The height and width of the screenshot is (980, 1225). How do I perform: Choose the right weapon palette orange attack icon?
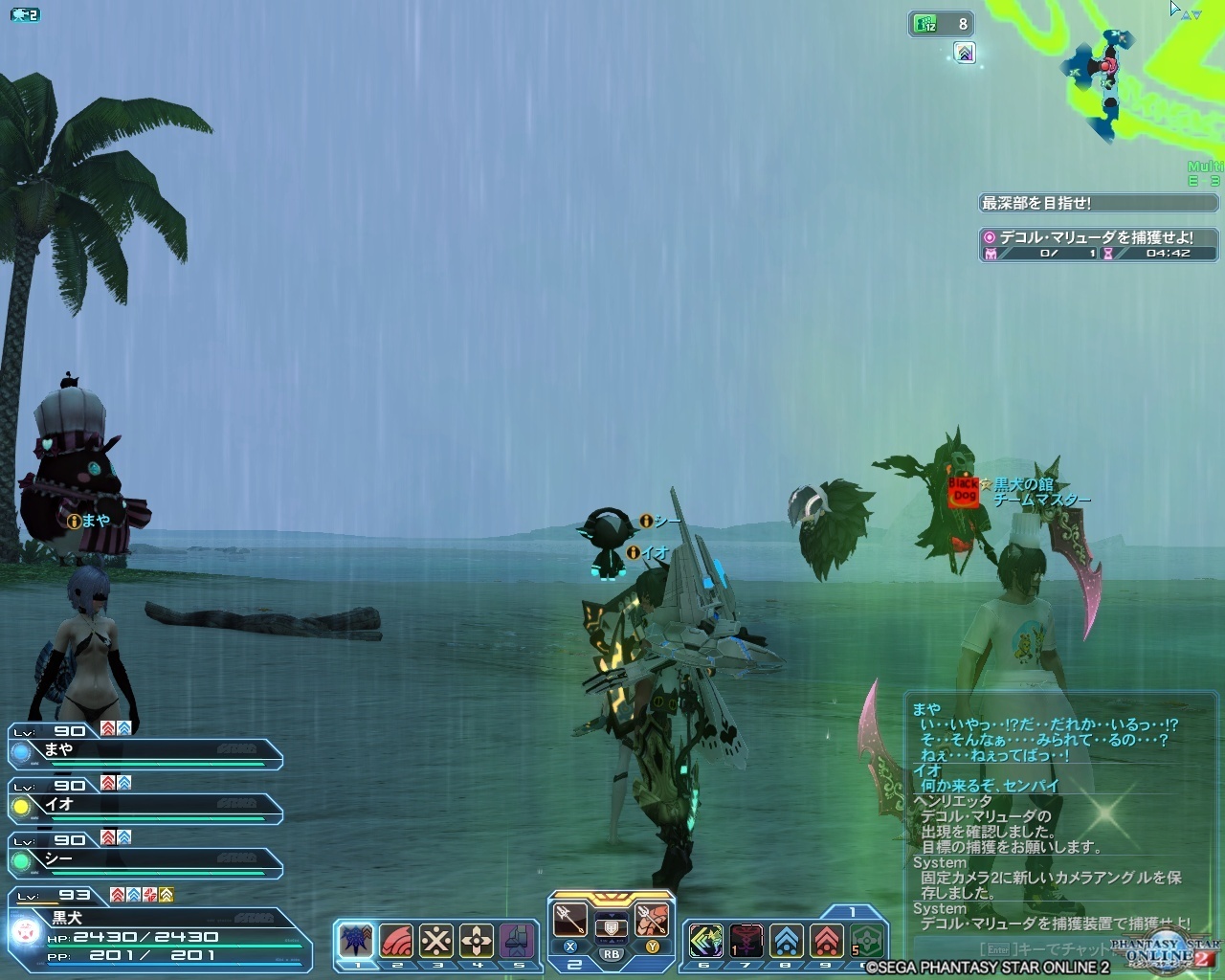tap(652, 920)
